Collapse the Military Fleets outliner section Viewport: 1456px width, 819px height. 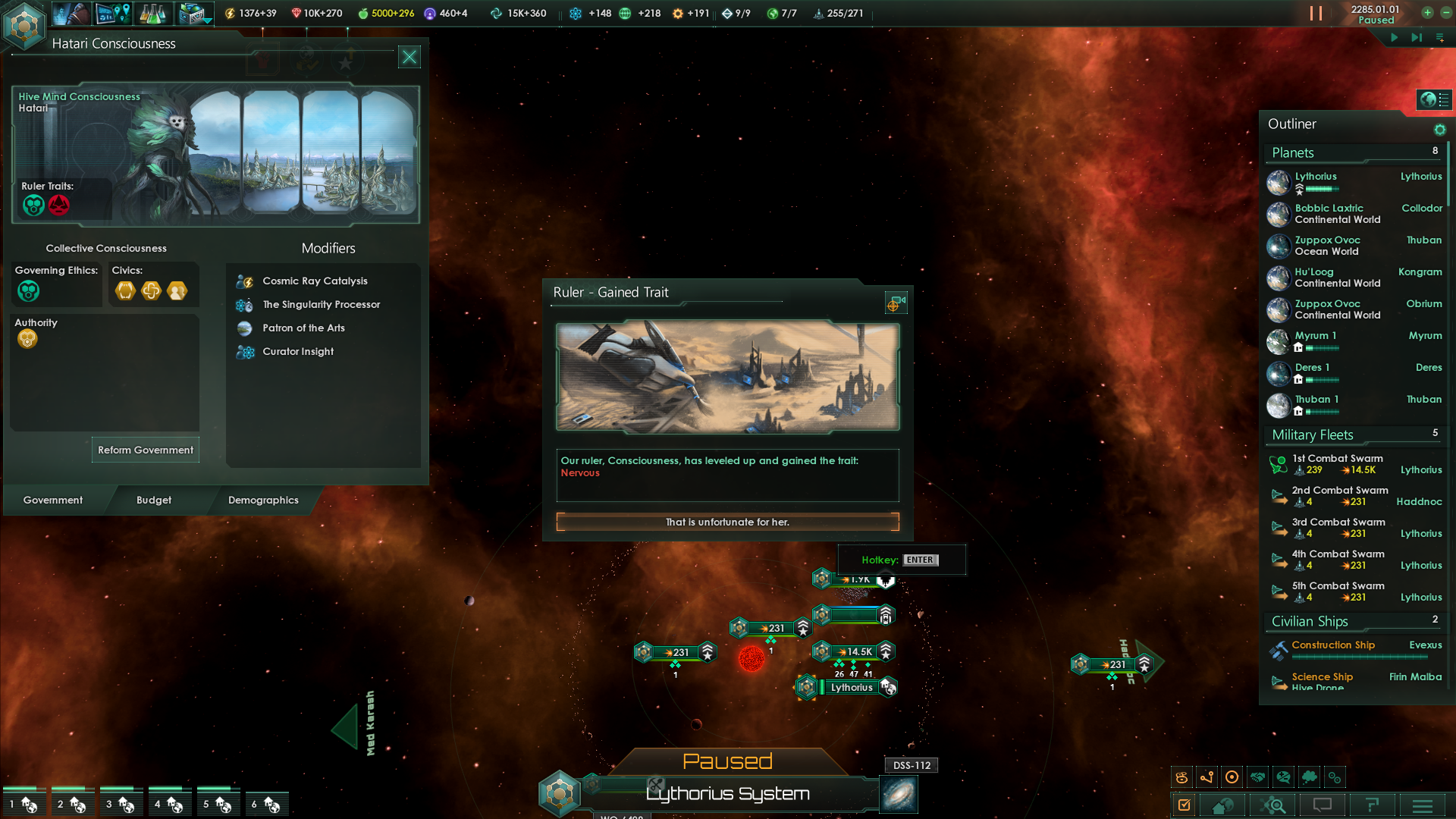pyautogui.click(x=1313, y=435)
